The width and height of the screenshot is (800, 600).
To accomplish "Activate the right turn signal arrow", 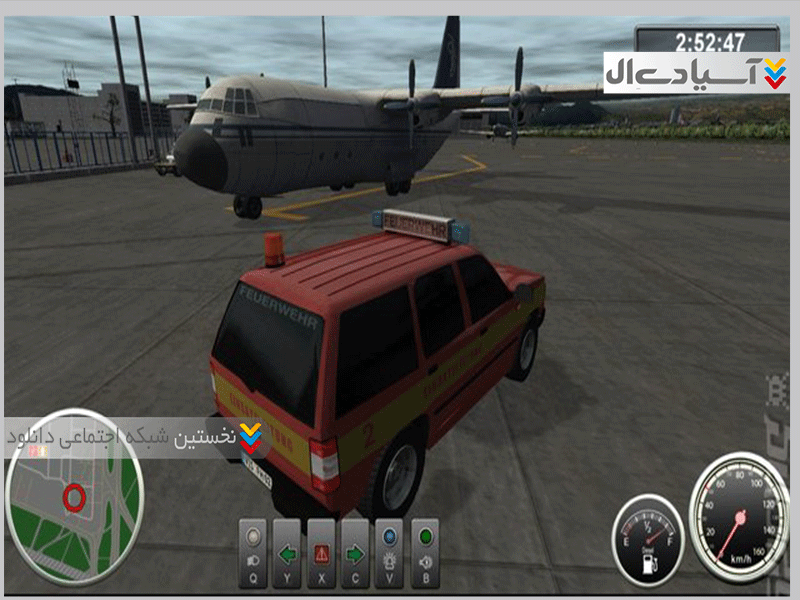I will (x=356, y=554).
